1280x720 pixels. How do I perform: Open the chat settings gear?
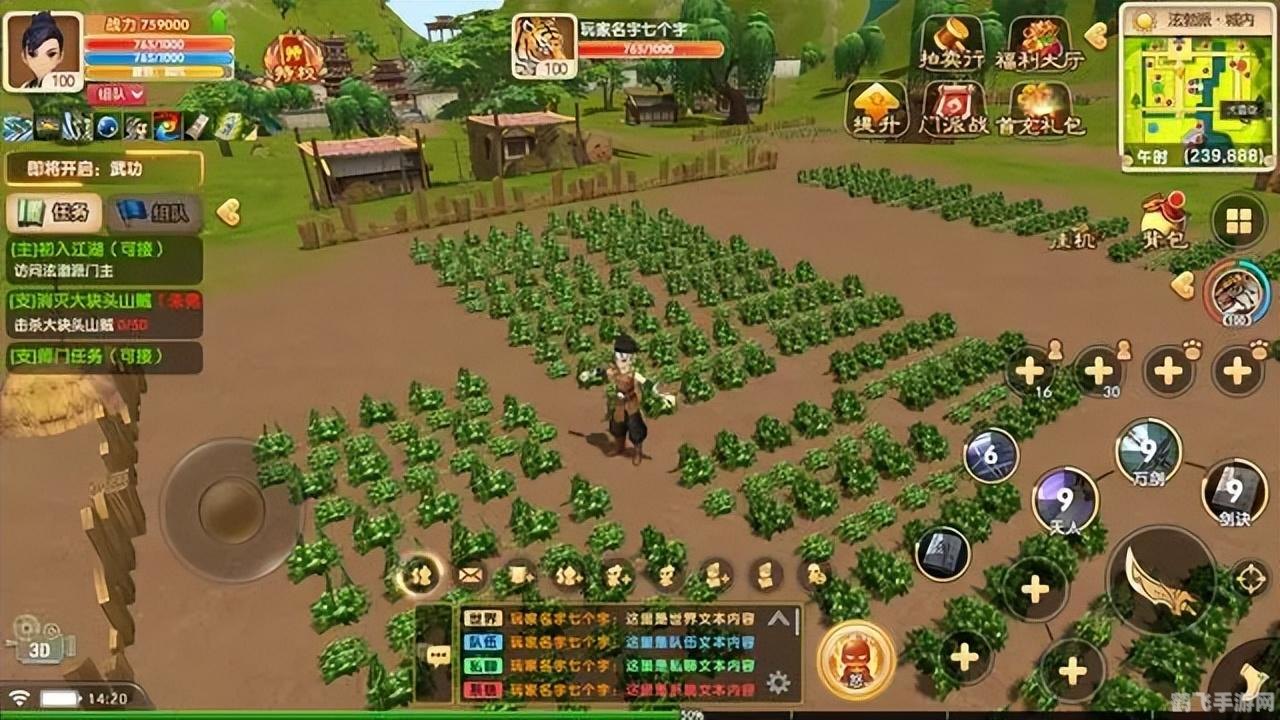click(778, 683)
